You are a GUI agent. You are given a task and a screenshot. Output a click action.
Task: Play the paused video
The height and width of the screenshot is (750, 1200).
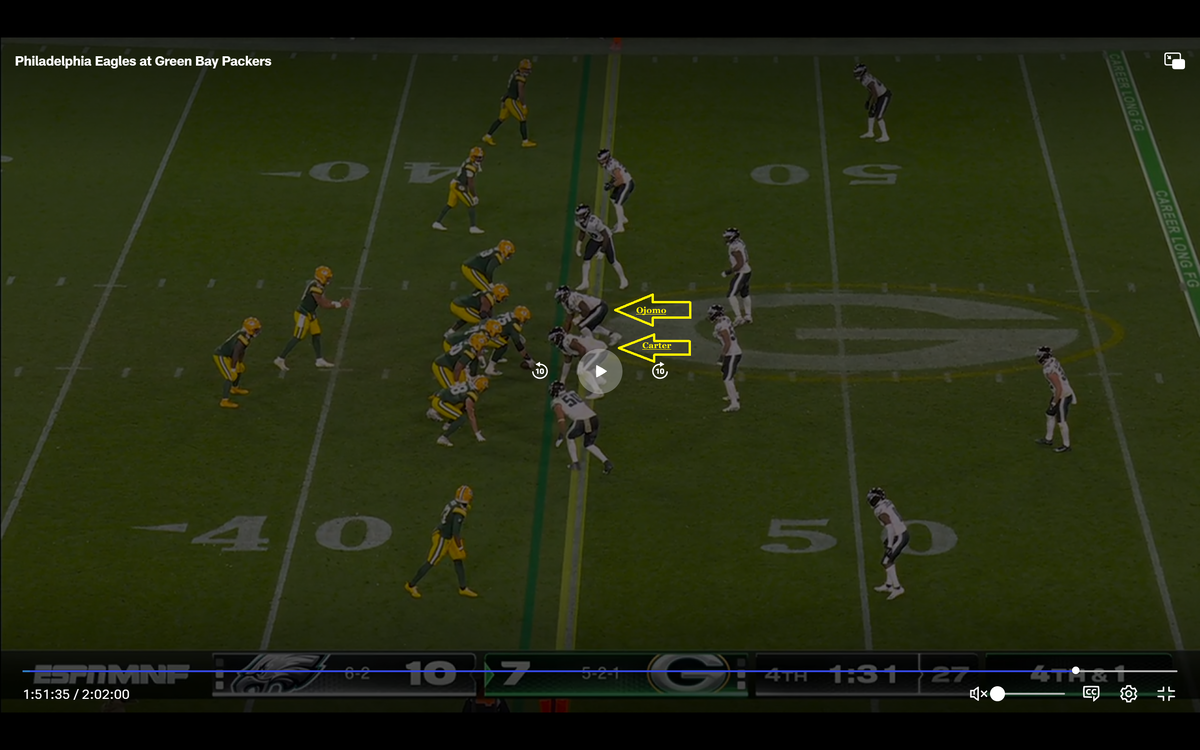click(x=600, y=371)
